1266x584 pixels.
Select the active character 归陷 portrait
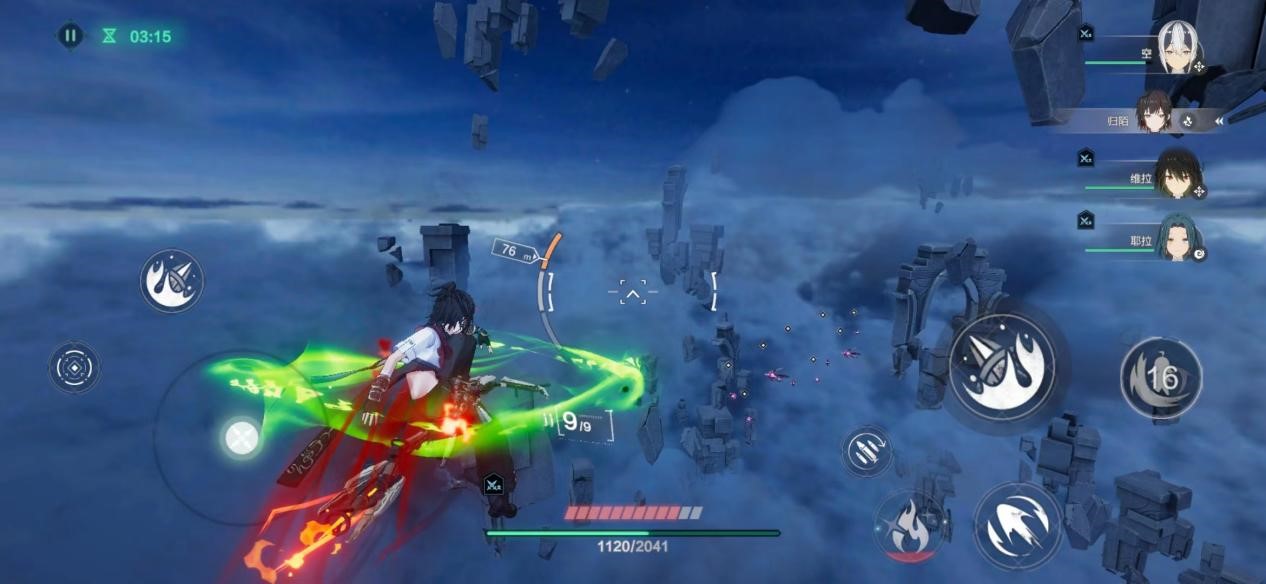coord(1154,114)
